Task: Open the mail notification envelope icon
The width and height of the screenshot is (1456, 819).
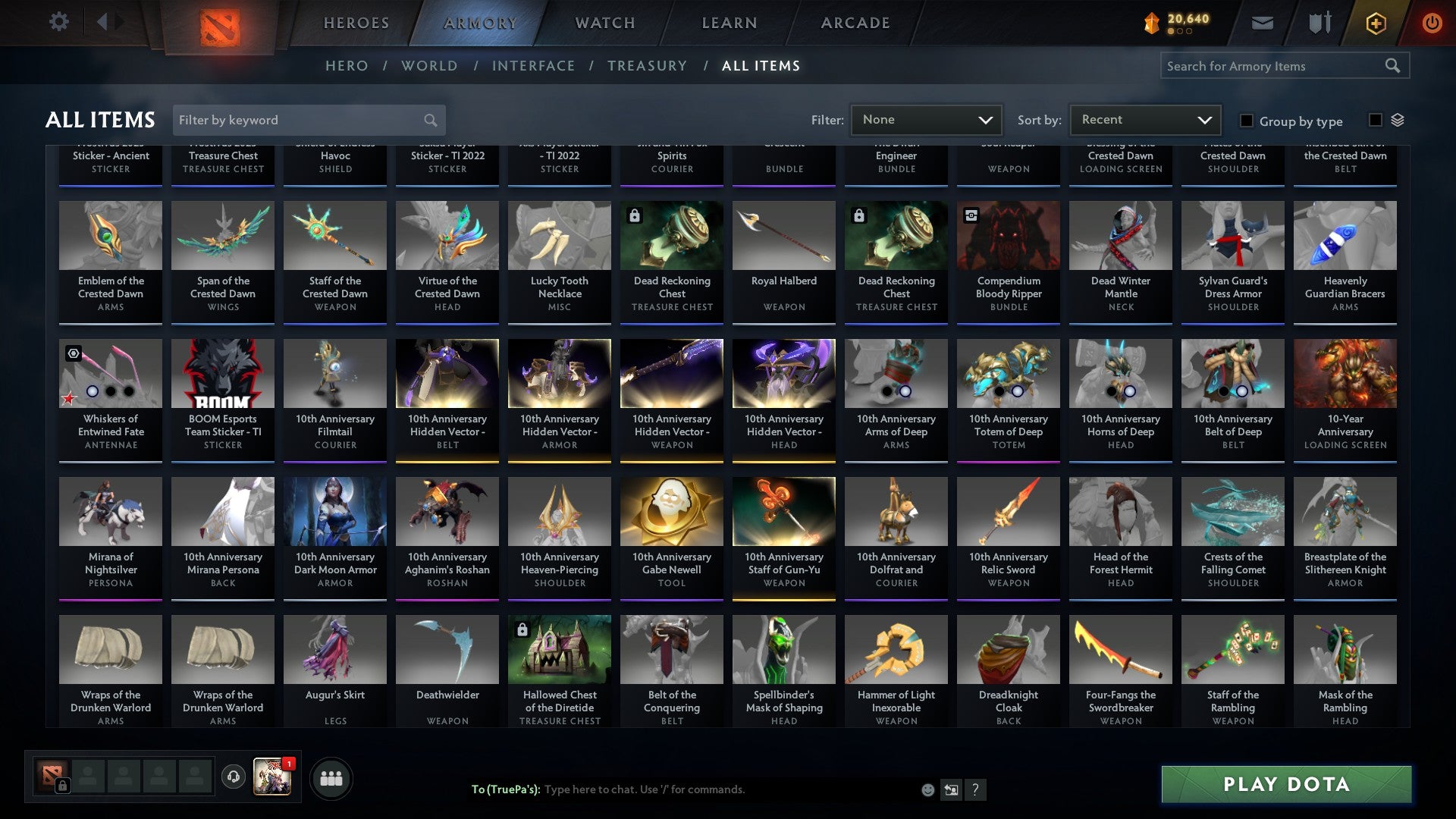Action: pos(1262,22)
